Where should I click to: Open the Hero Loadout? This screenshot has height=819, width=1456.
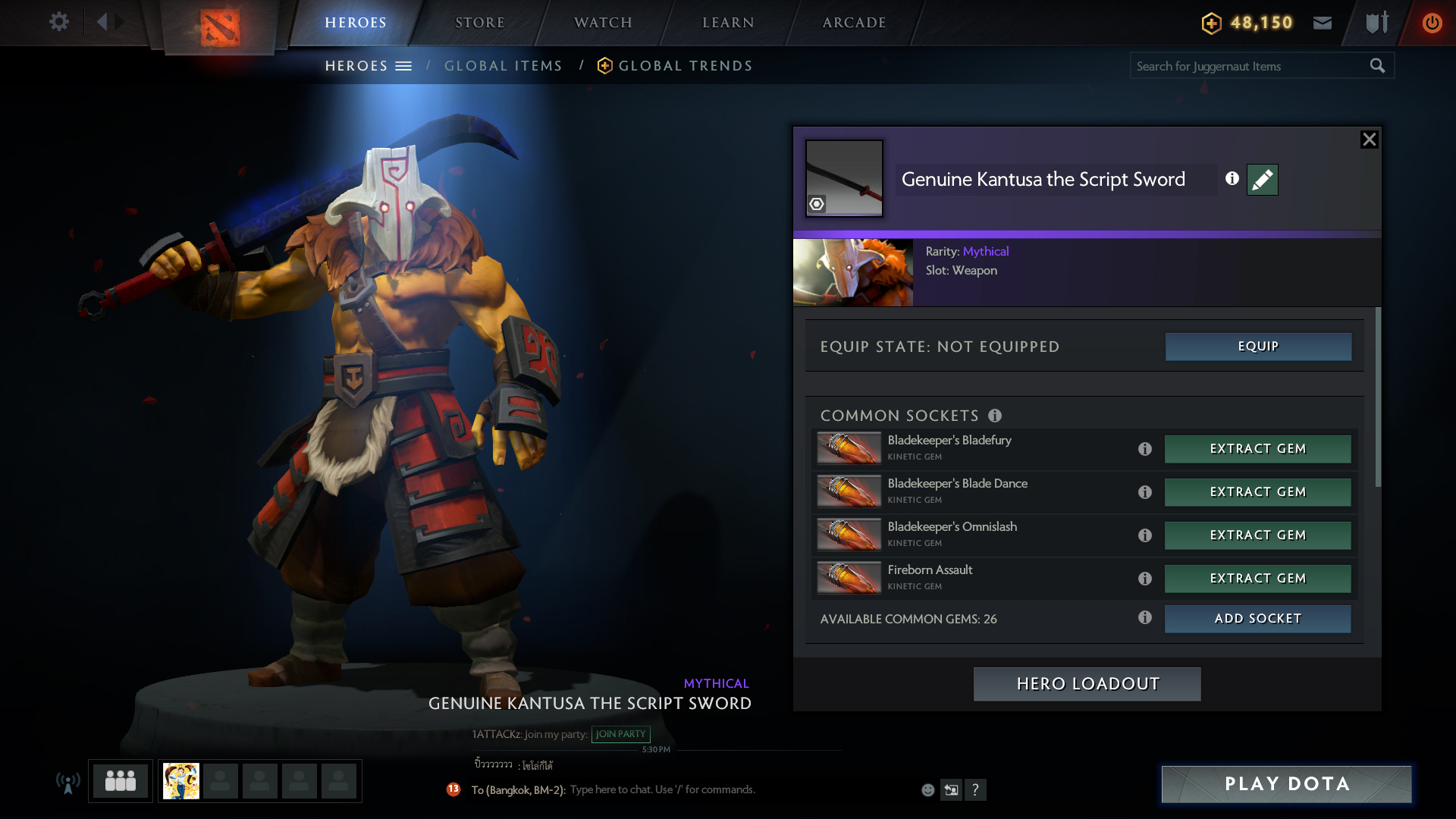(x=1087, y=684)
